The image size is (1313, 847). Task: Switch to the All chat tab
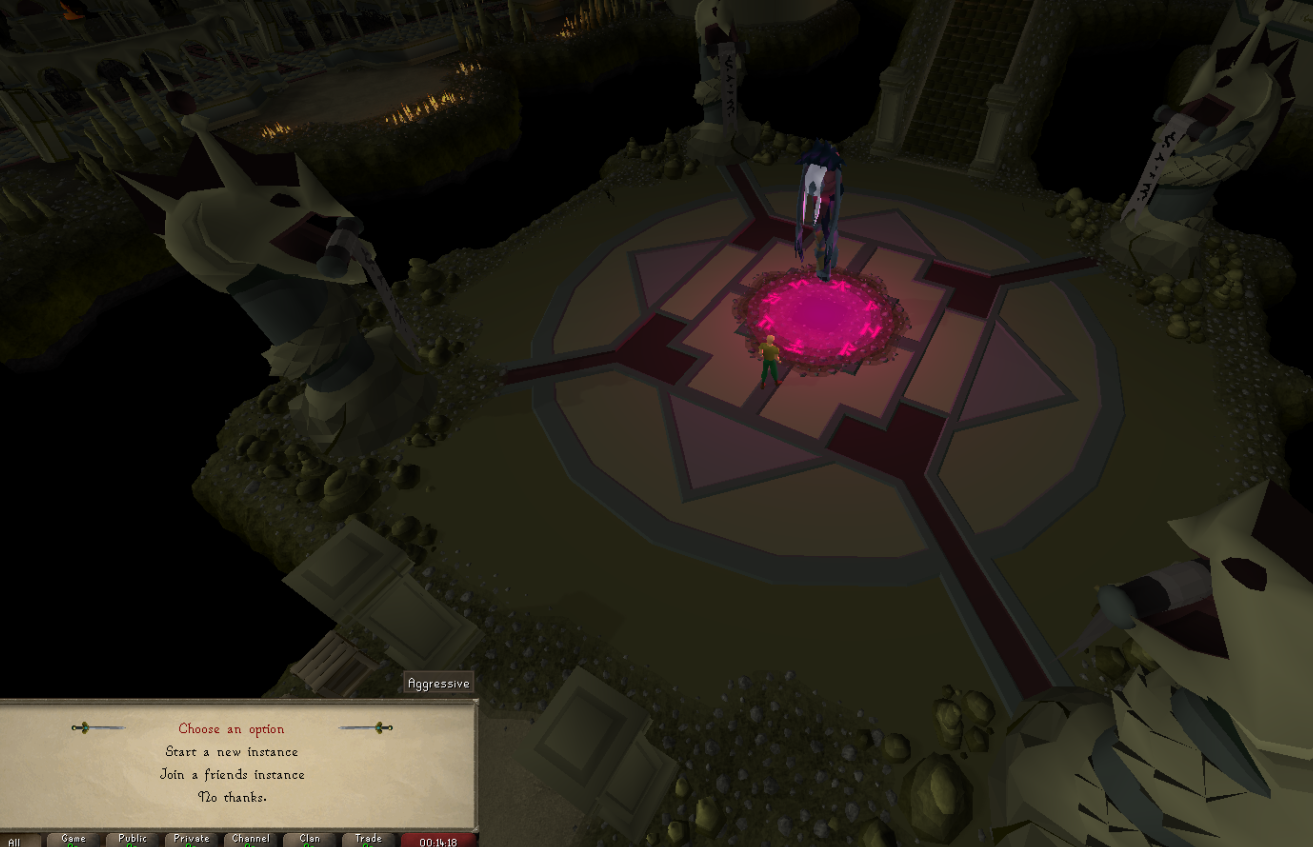click(x=14, y=841)
